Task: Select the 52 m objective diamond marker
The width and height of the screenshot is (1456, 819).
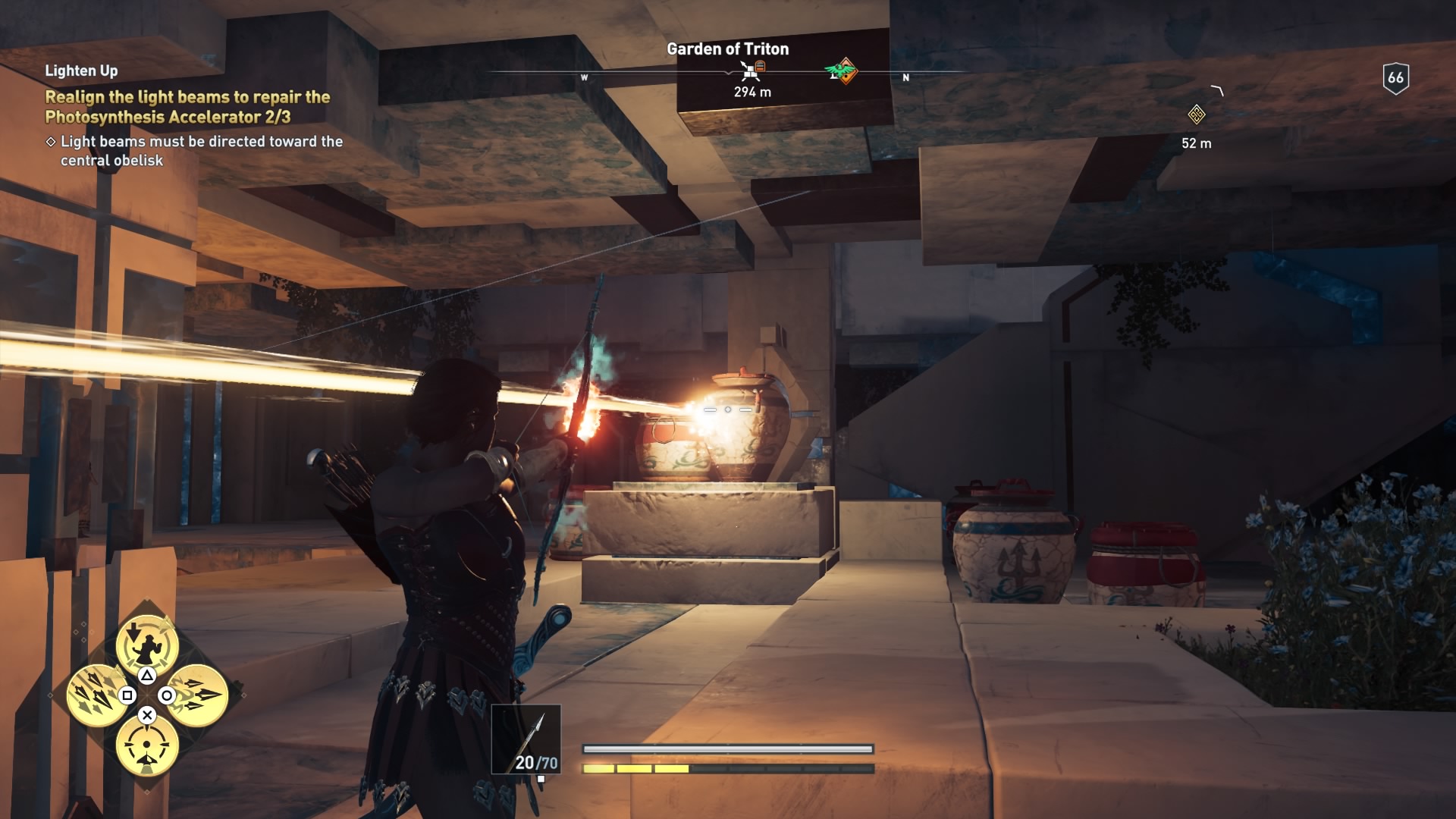Action: [x=1196, y=115]
